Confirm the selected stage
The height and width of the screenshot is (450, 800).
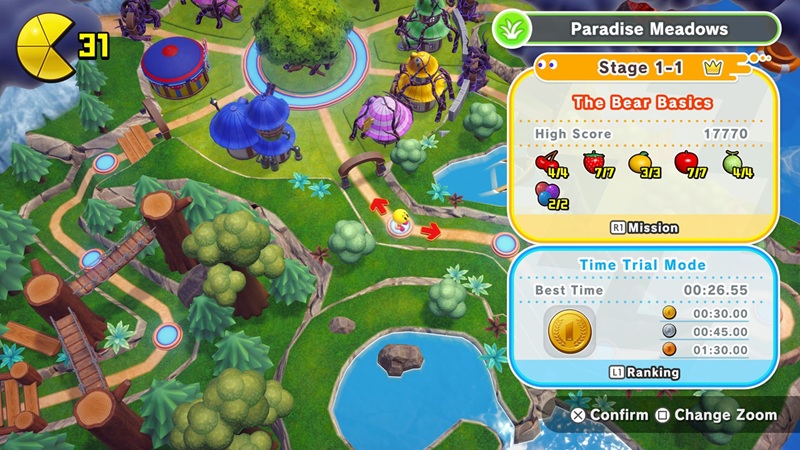(x=609, y=414)
